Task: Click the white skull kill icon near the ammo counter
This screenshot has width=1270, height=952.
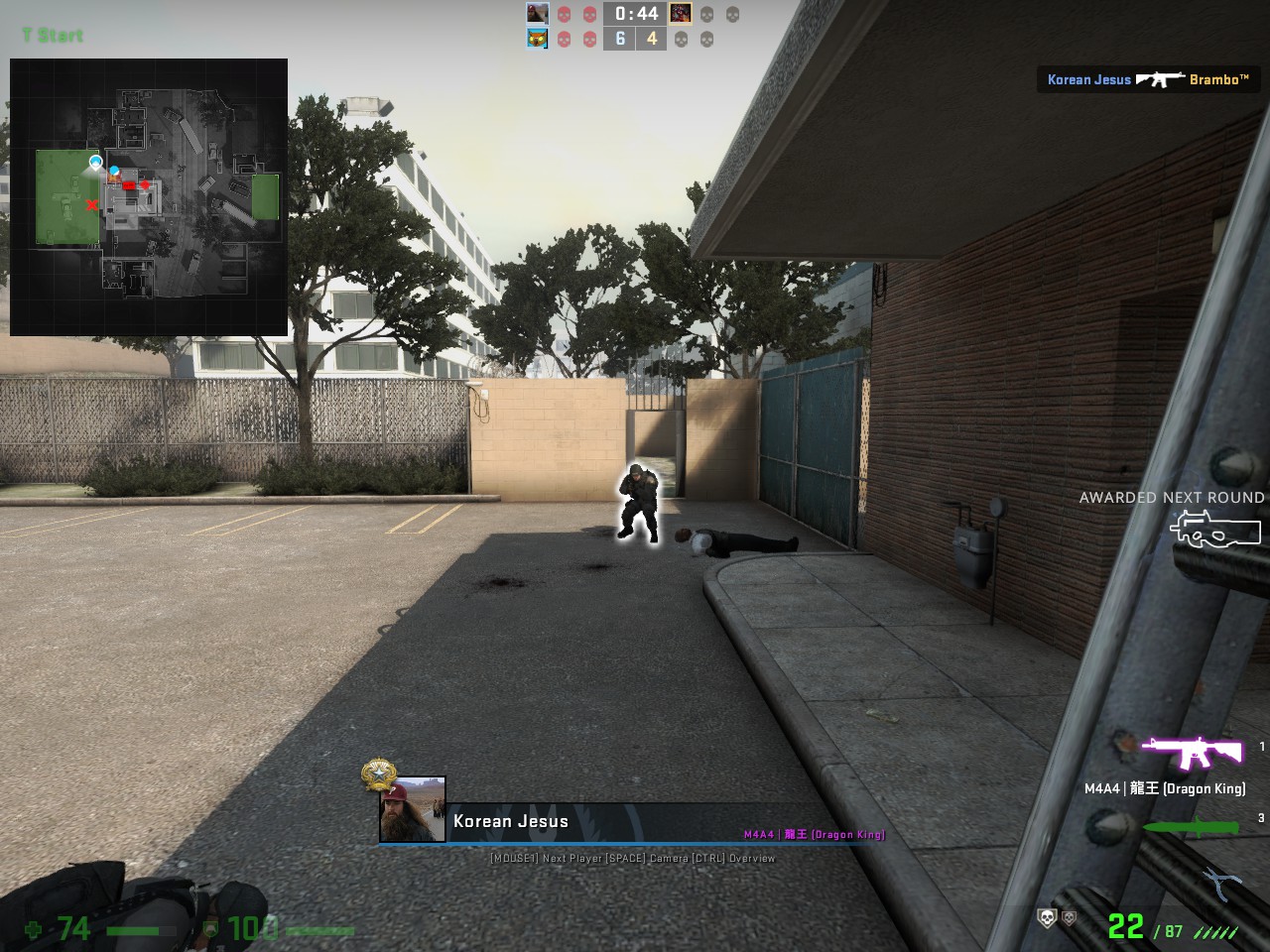Action: pos(1046,918)
